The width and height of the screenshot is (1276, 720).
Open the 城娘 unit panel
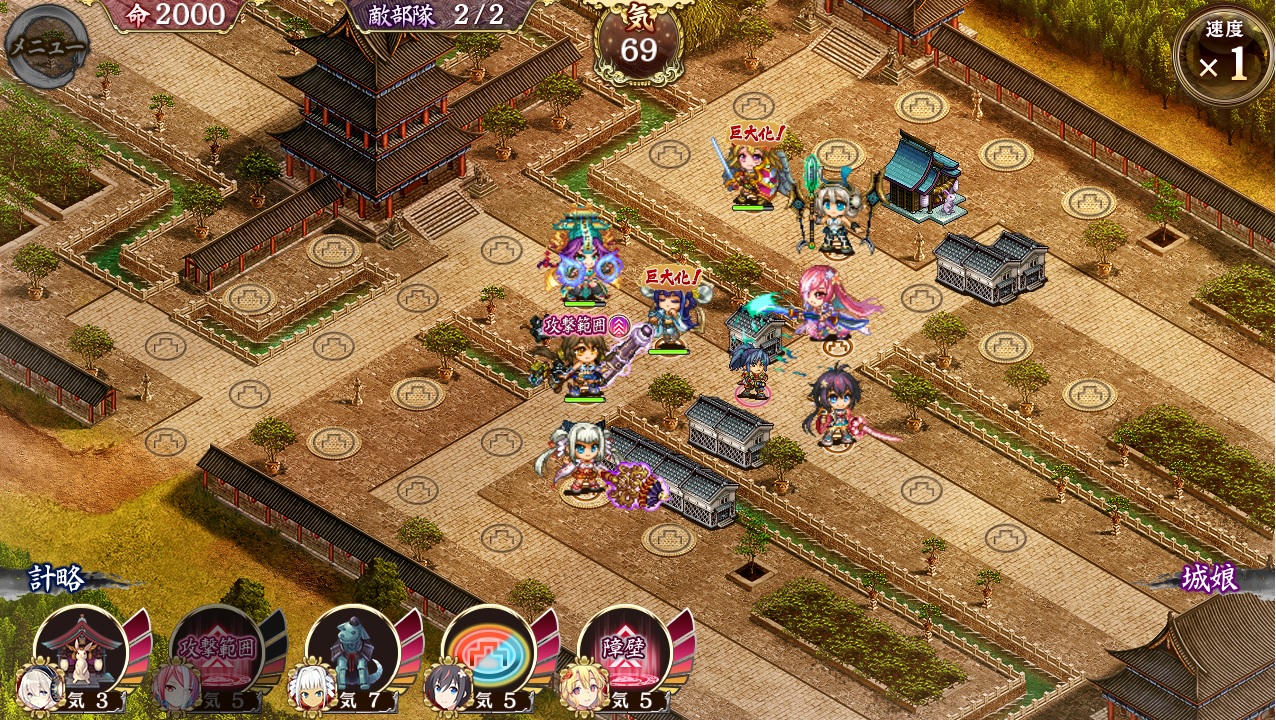pos(1210,579)
